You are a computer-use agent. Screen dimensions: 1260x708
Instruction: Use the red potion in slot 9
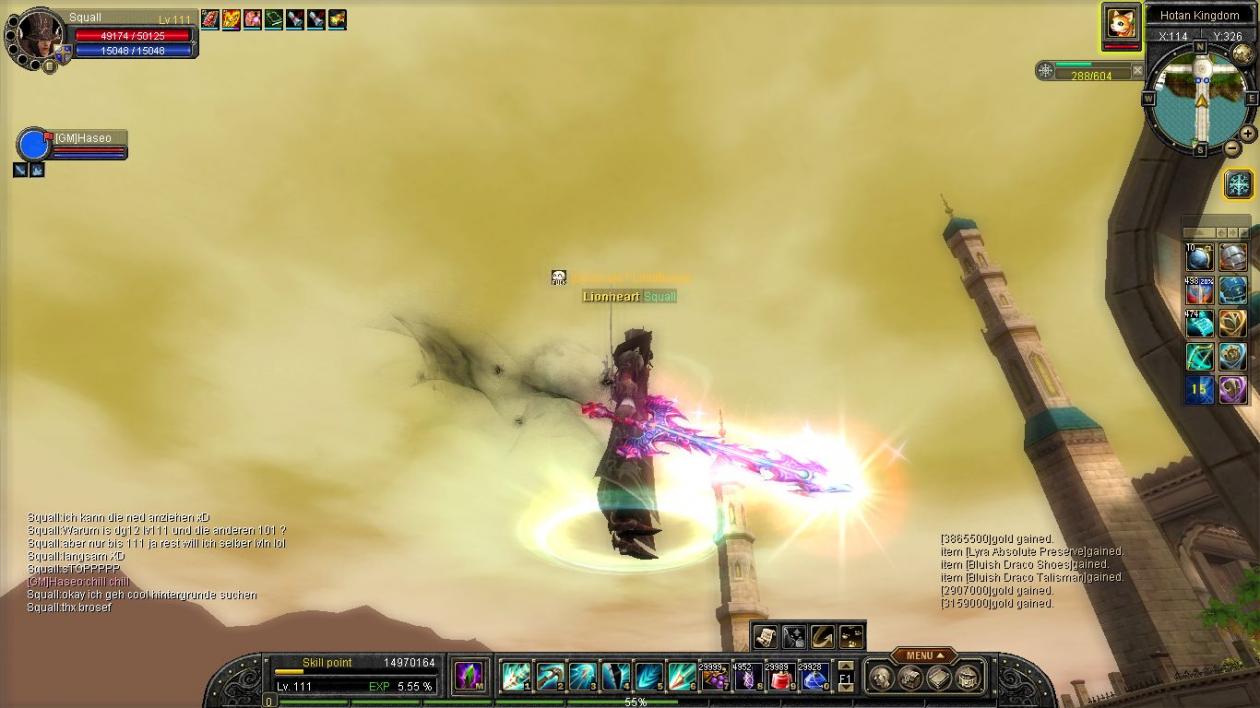[780, 677]
